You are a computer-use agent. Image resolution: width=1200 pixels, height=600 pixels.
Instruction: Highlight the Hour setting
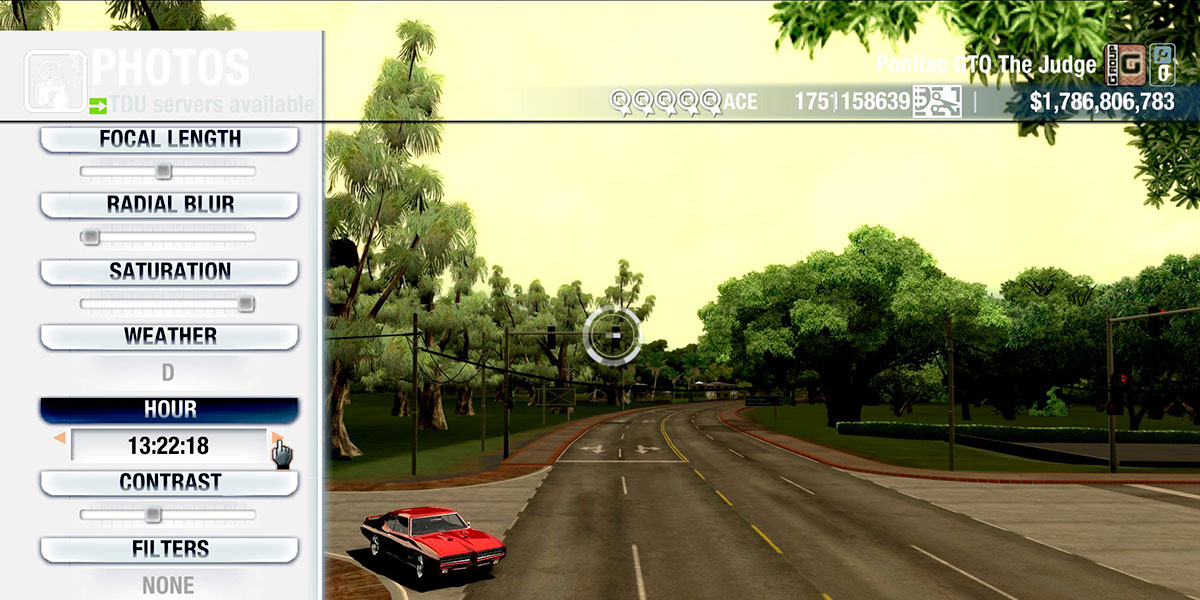pyautogui.click(x=169, y=410)
